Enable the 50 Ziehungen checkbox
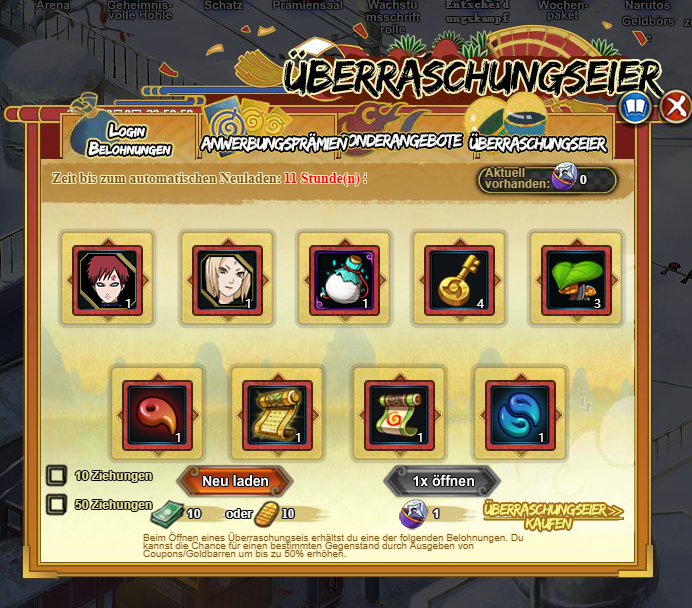 click(58, 505)
